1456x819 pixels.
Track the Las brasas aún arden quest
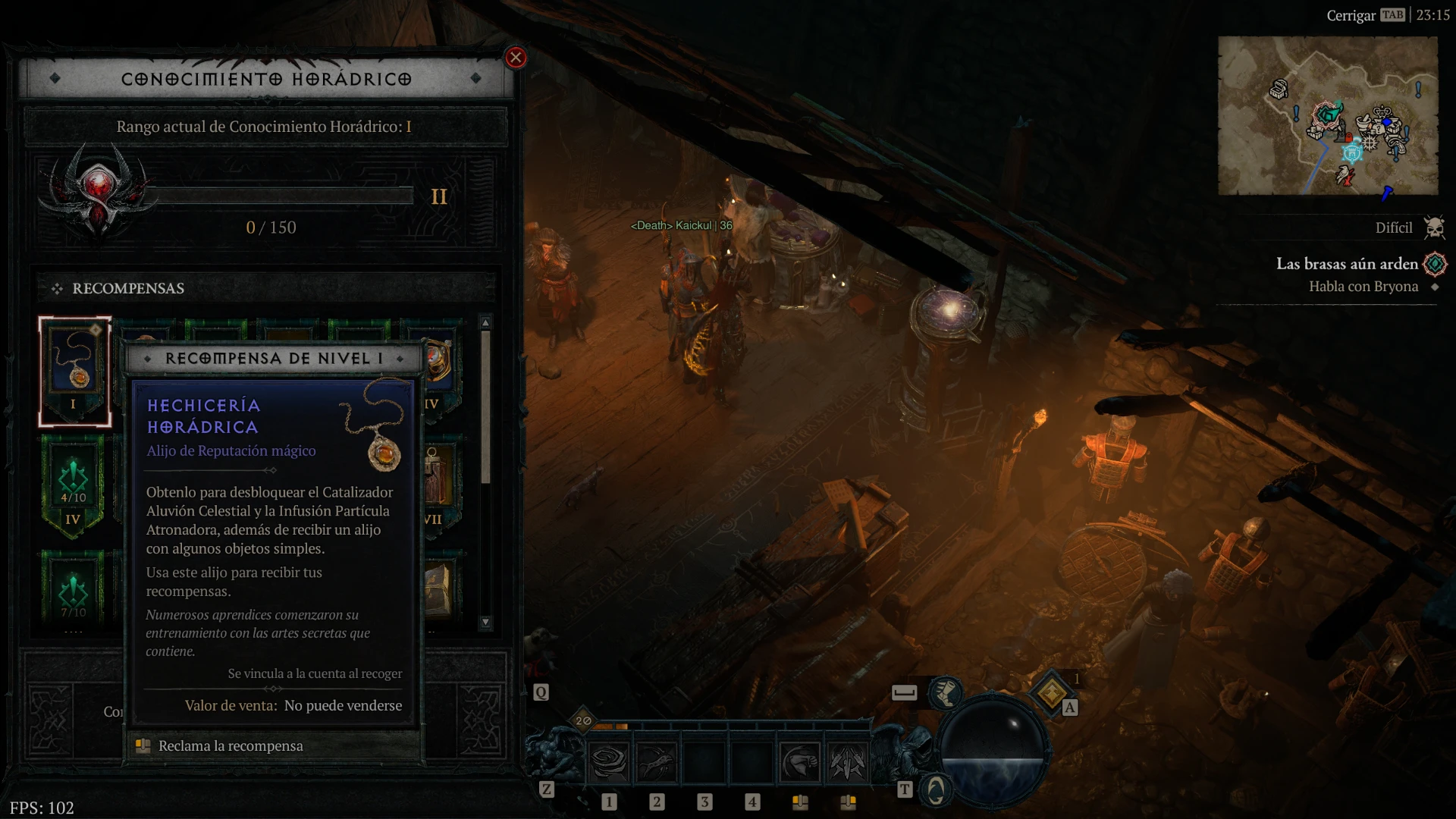click(x=1435, y=264)
